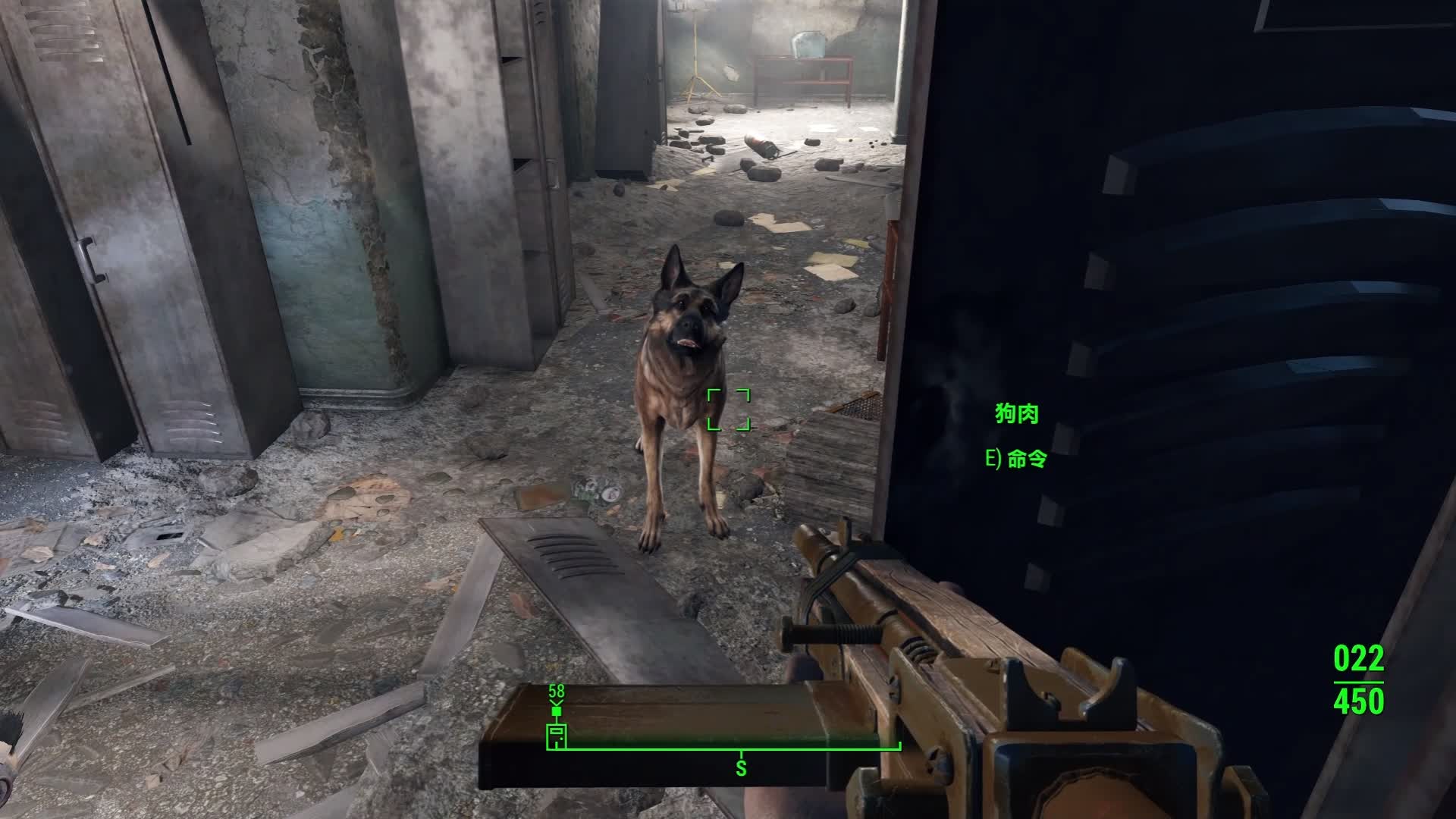The image size is (1456, 819).
Task: Select the door marker on the compass
Action: [556, 736]
